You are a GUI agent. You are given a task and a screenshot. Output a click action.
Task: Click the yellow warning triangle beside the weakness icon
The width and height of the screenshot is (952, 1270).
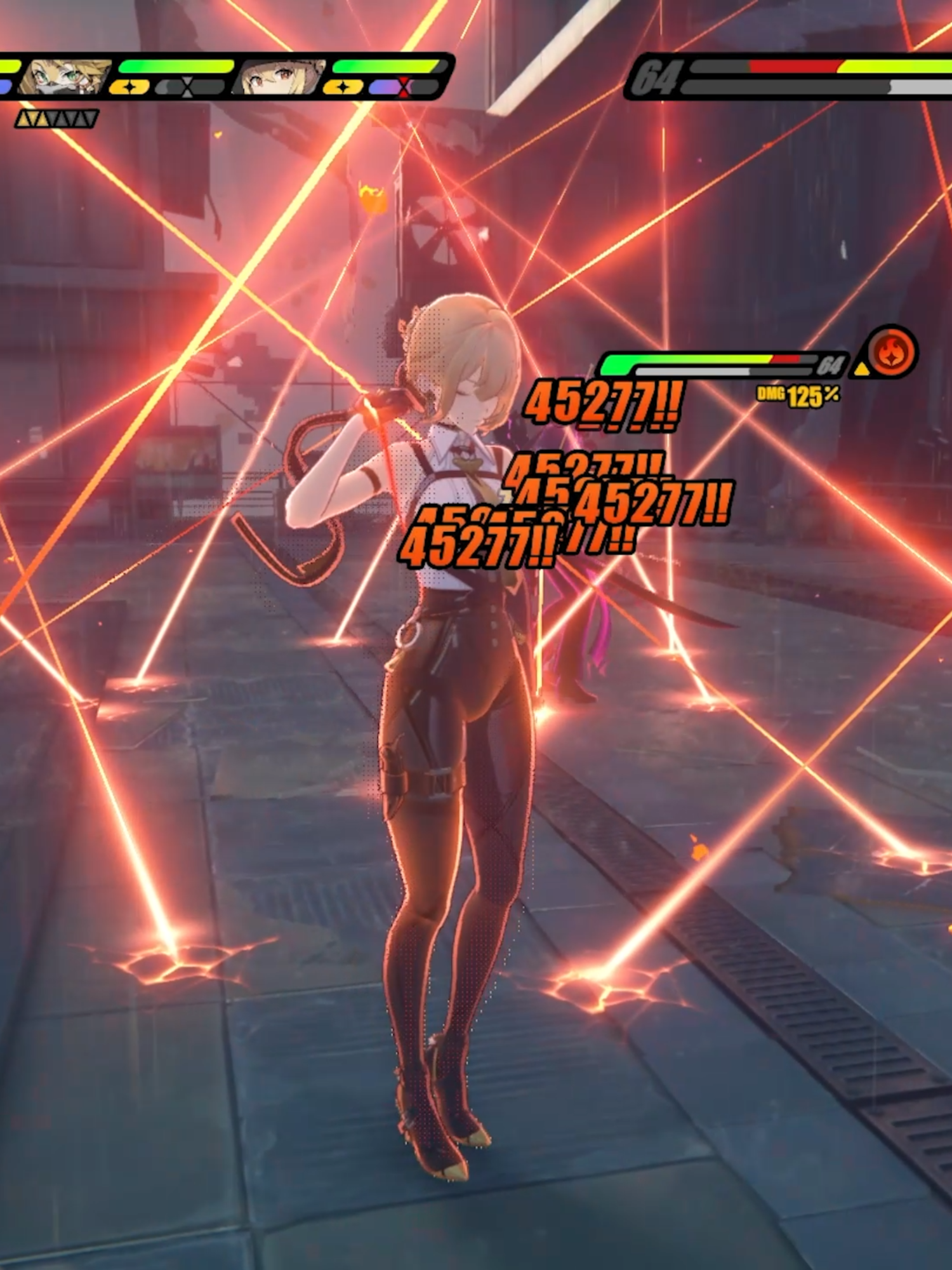(862, 370)
